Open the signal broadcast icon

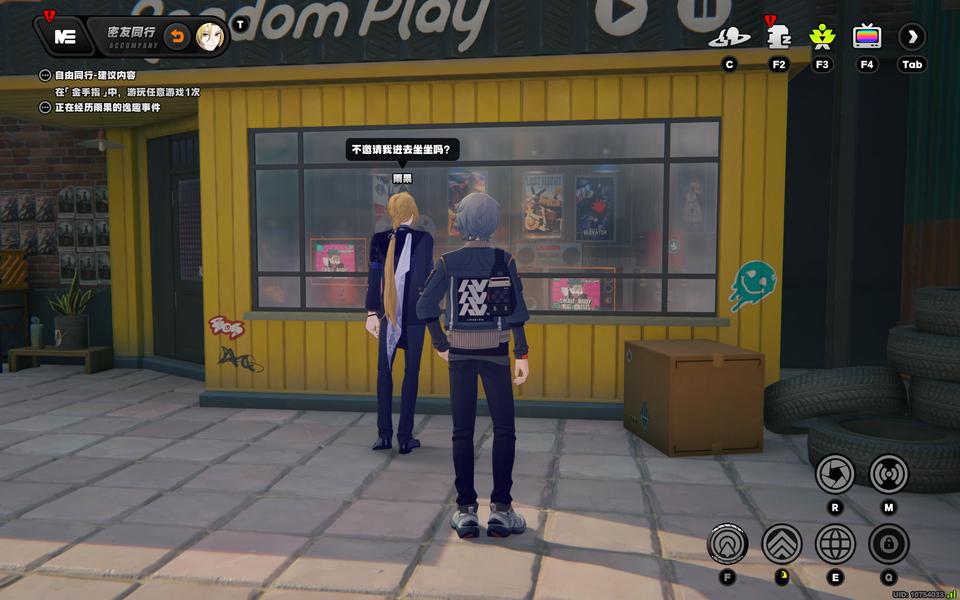click(889, 473)
